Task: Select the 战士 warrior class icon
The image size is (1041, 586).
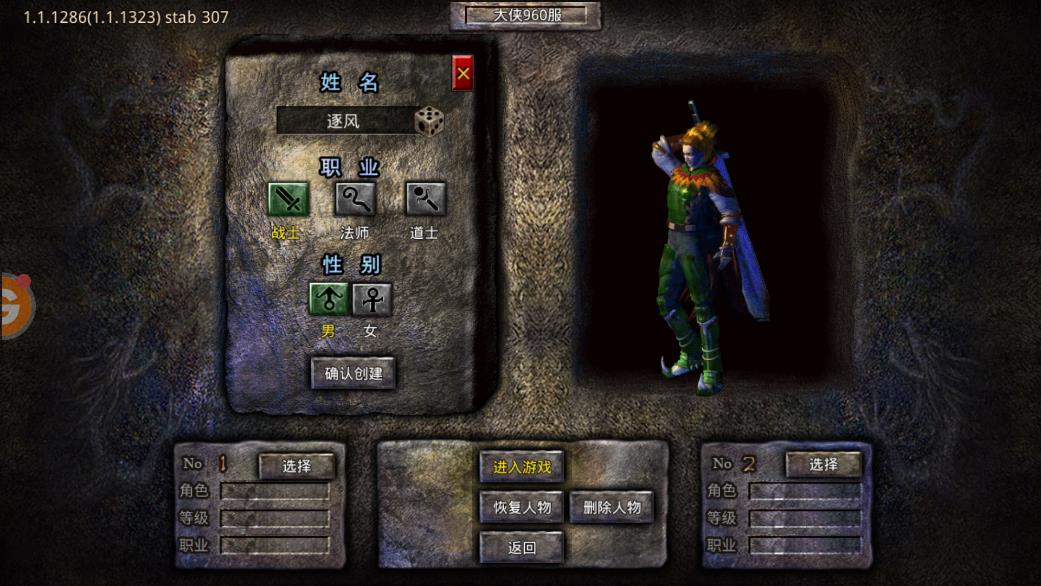Action: (288, 199)
